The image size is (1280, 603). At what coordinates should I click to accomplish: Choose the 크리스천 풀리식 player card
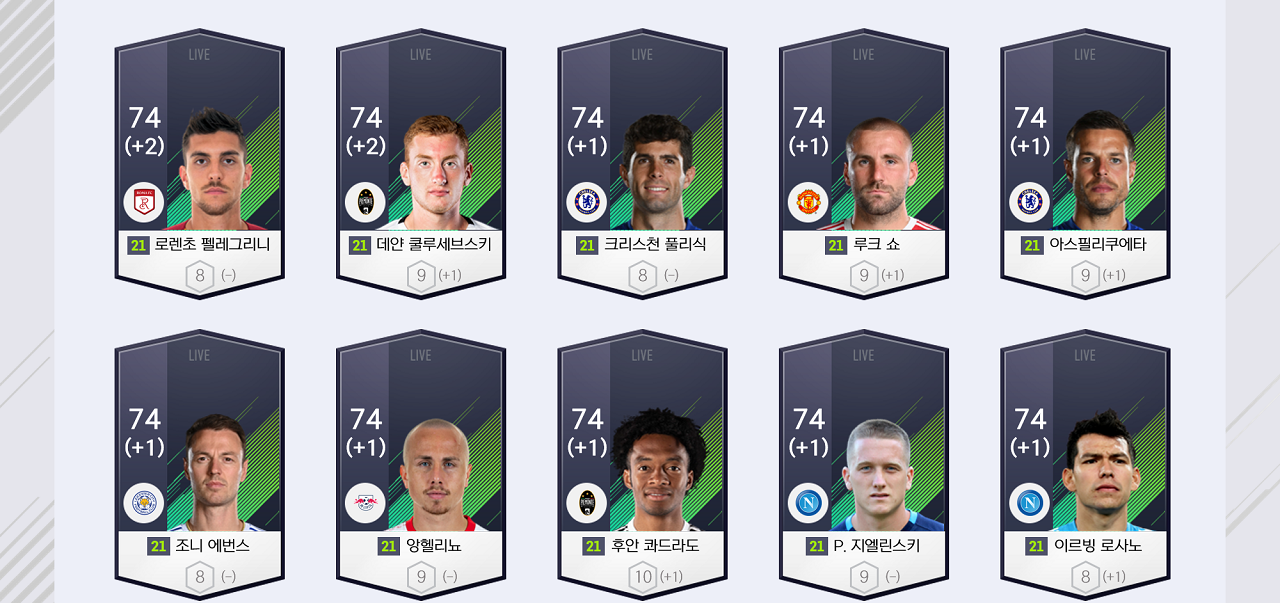click(x=642, y=165)
